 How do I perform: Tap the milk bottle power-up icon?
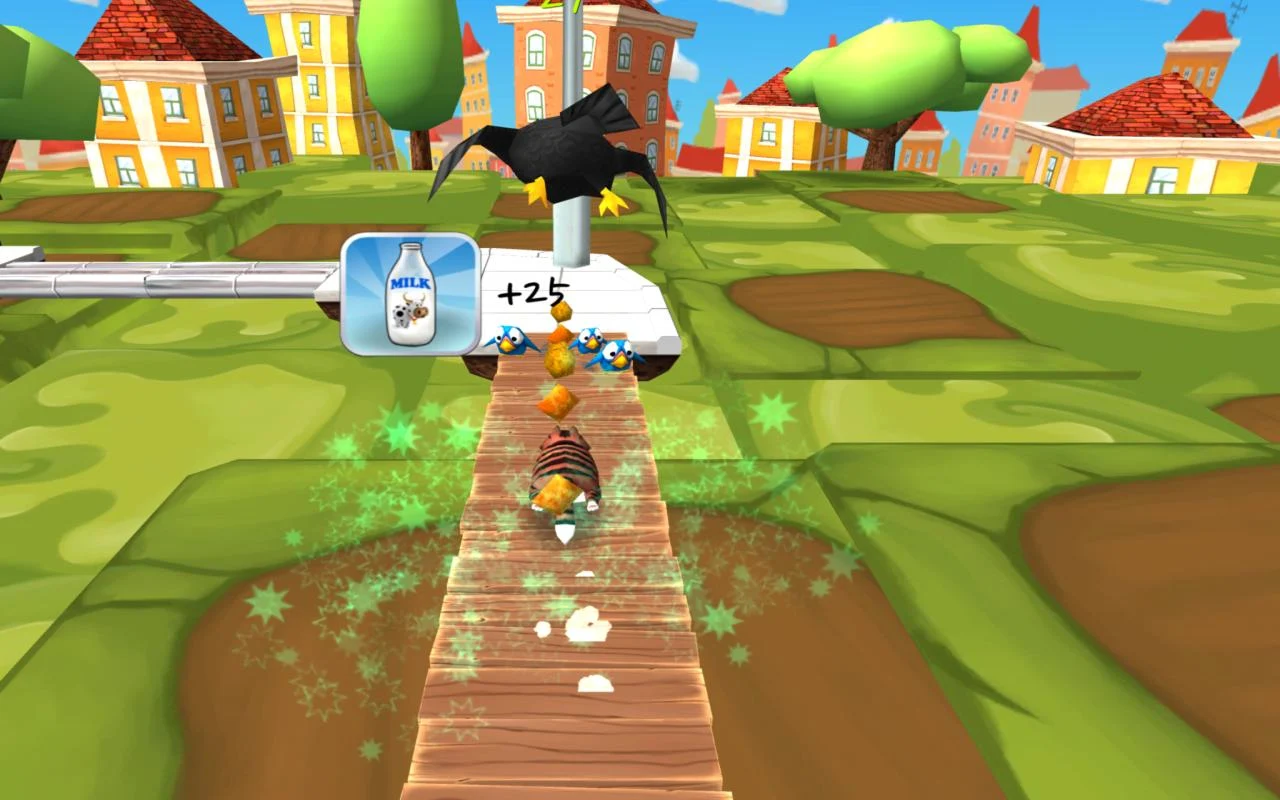pos(410,294)
